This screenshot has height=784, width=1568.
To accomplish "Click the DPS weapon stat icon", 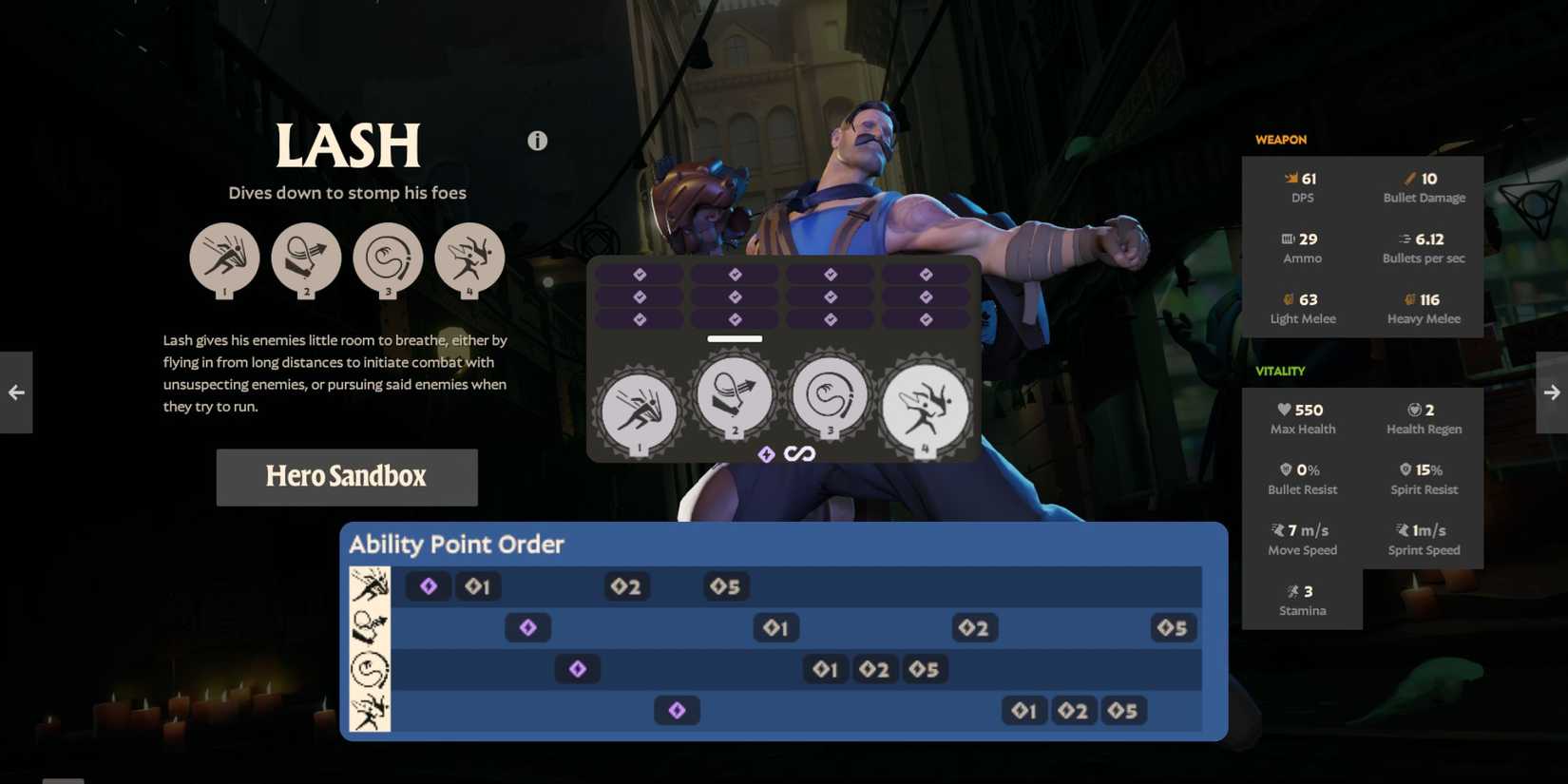I will click(1291, 177).
